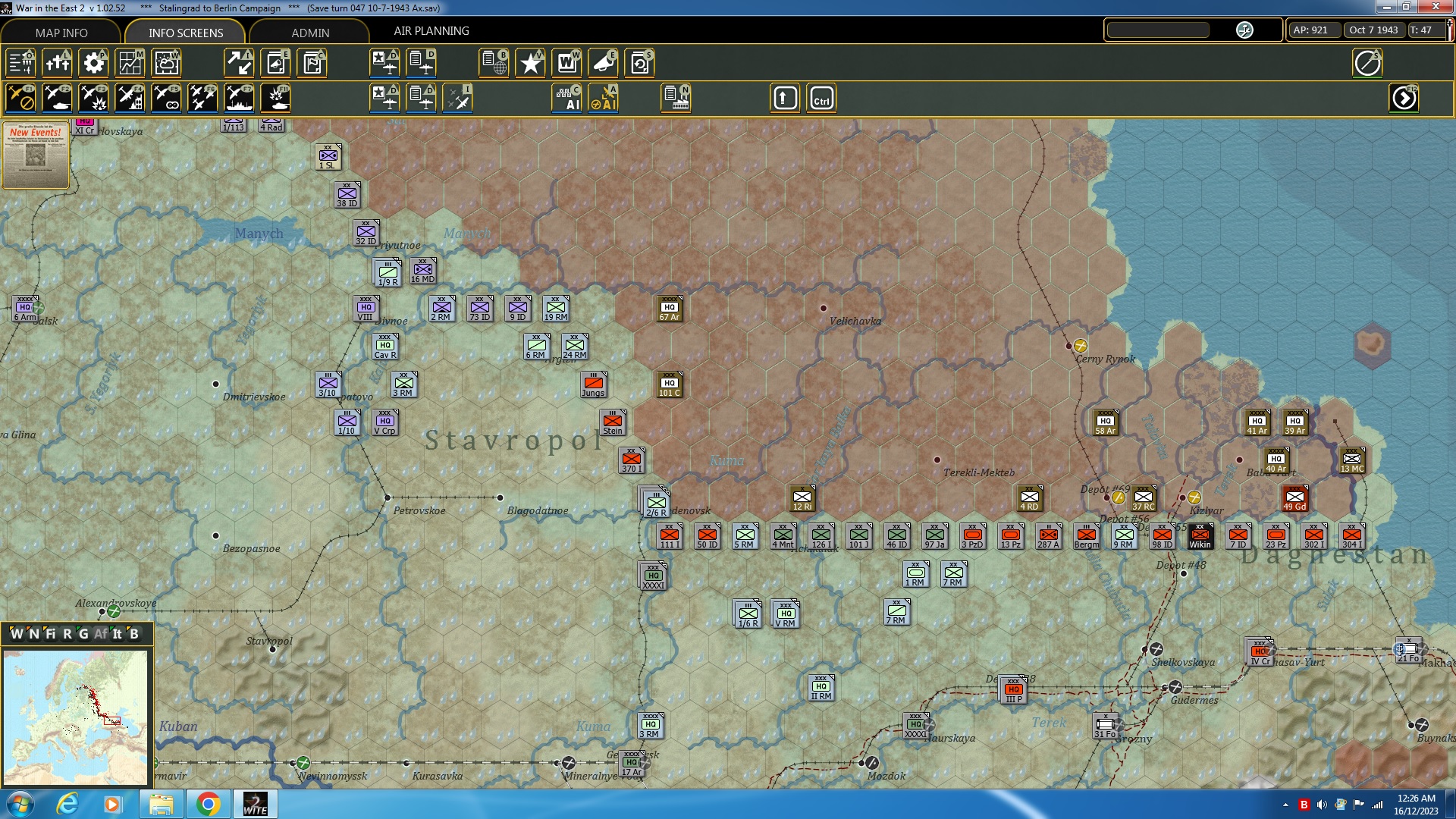
Task: Open the Metrics graph screen
Action: pyautogui.click(x=130, y=63)
